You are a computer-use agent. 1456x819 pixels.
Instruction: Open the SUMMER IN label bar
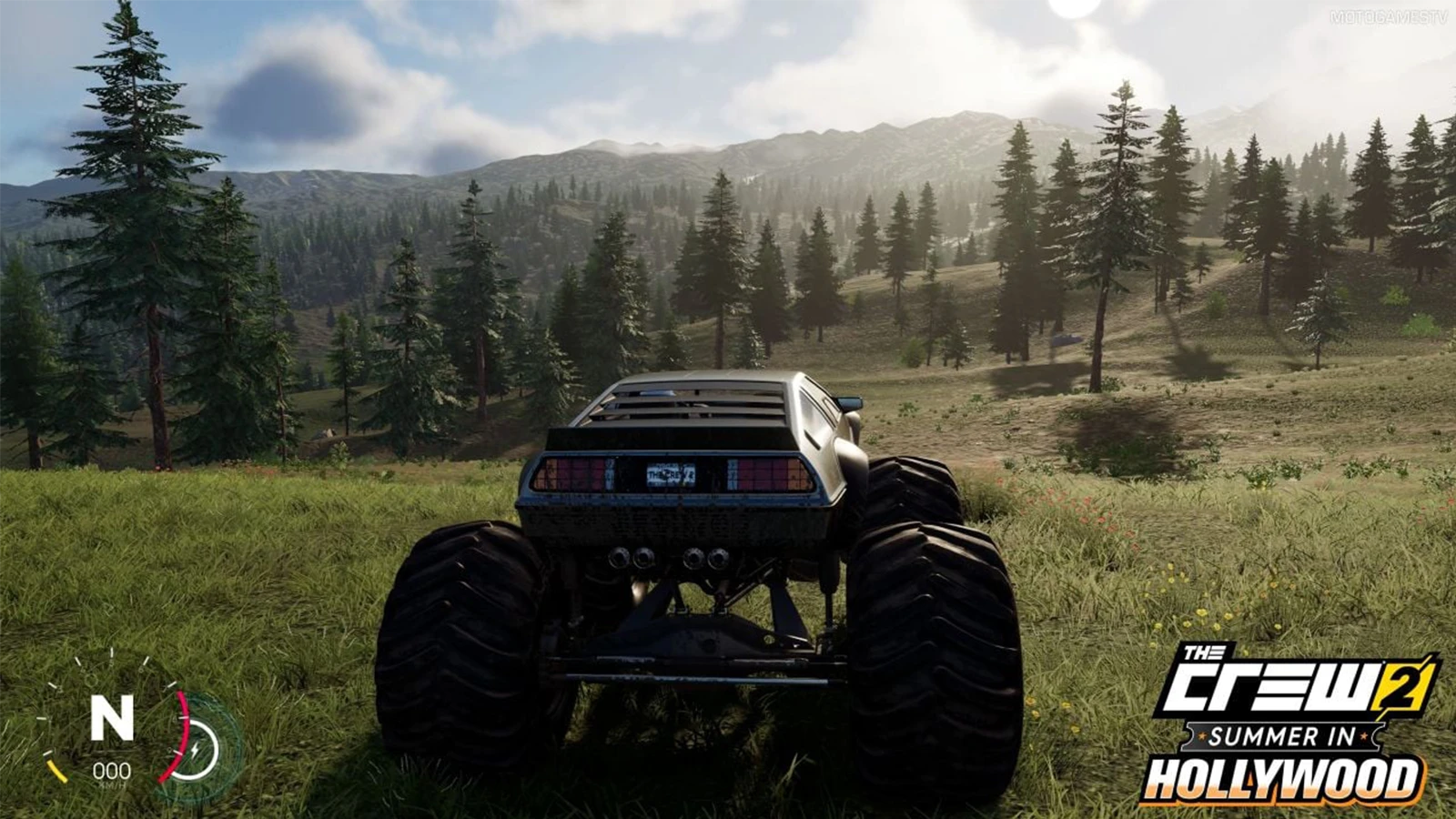click(x=1282, y=736)
